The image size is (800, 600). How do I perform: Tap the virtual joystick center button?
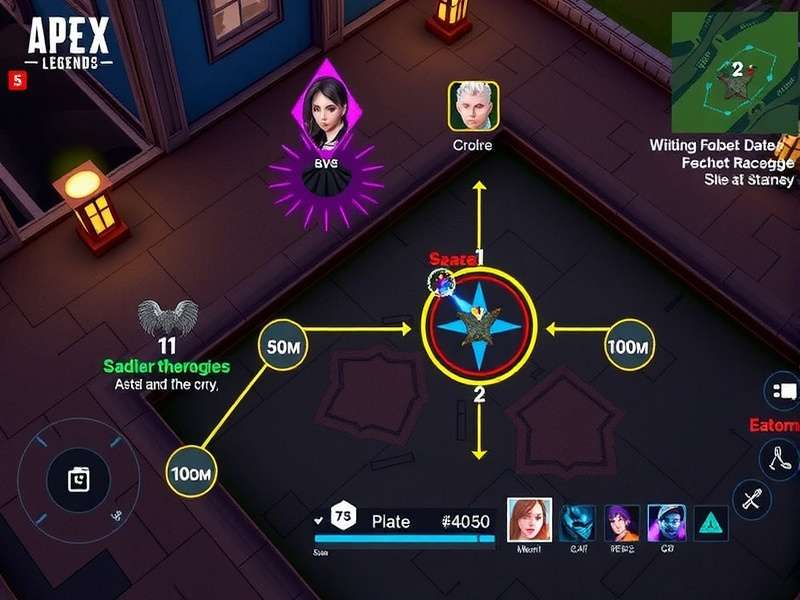76,480
